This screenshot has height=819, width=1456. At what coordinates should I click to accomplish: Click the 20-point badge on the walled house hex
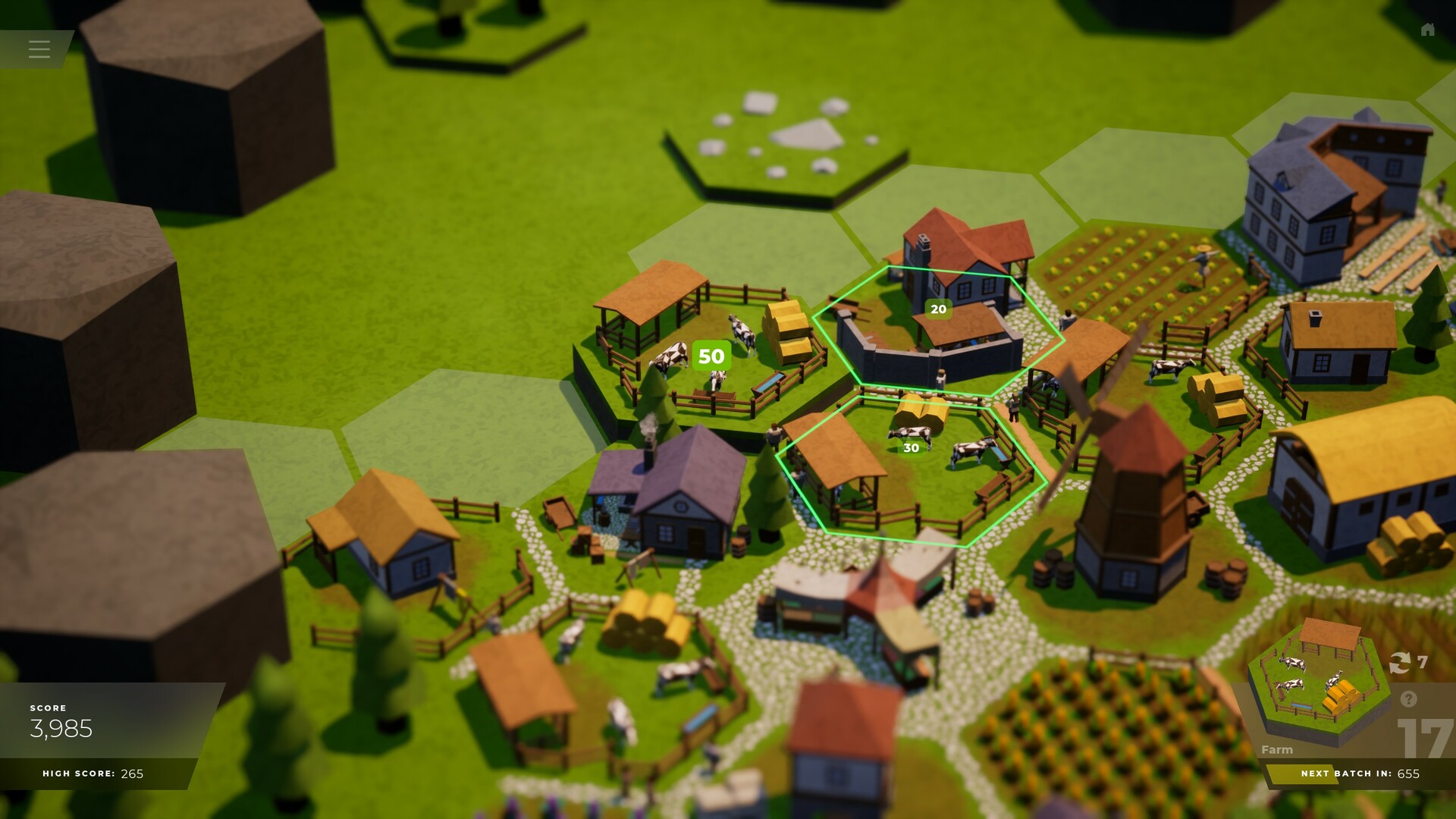[939, 309]
